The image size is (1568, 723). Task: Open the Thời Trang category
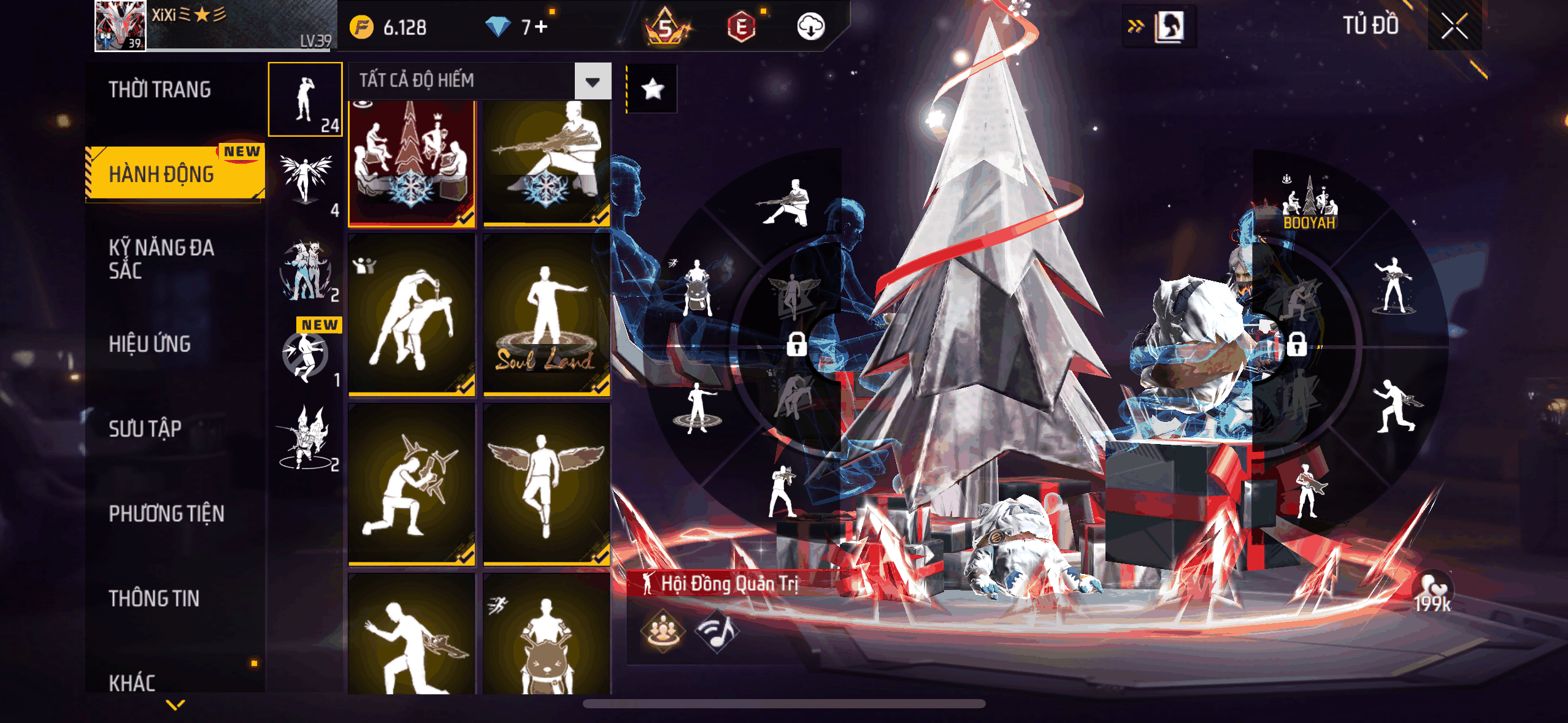(x=160, y=90)
